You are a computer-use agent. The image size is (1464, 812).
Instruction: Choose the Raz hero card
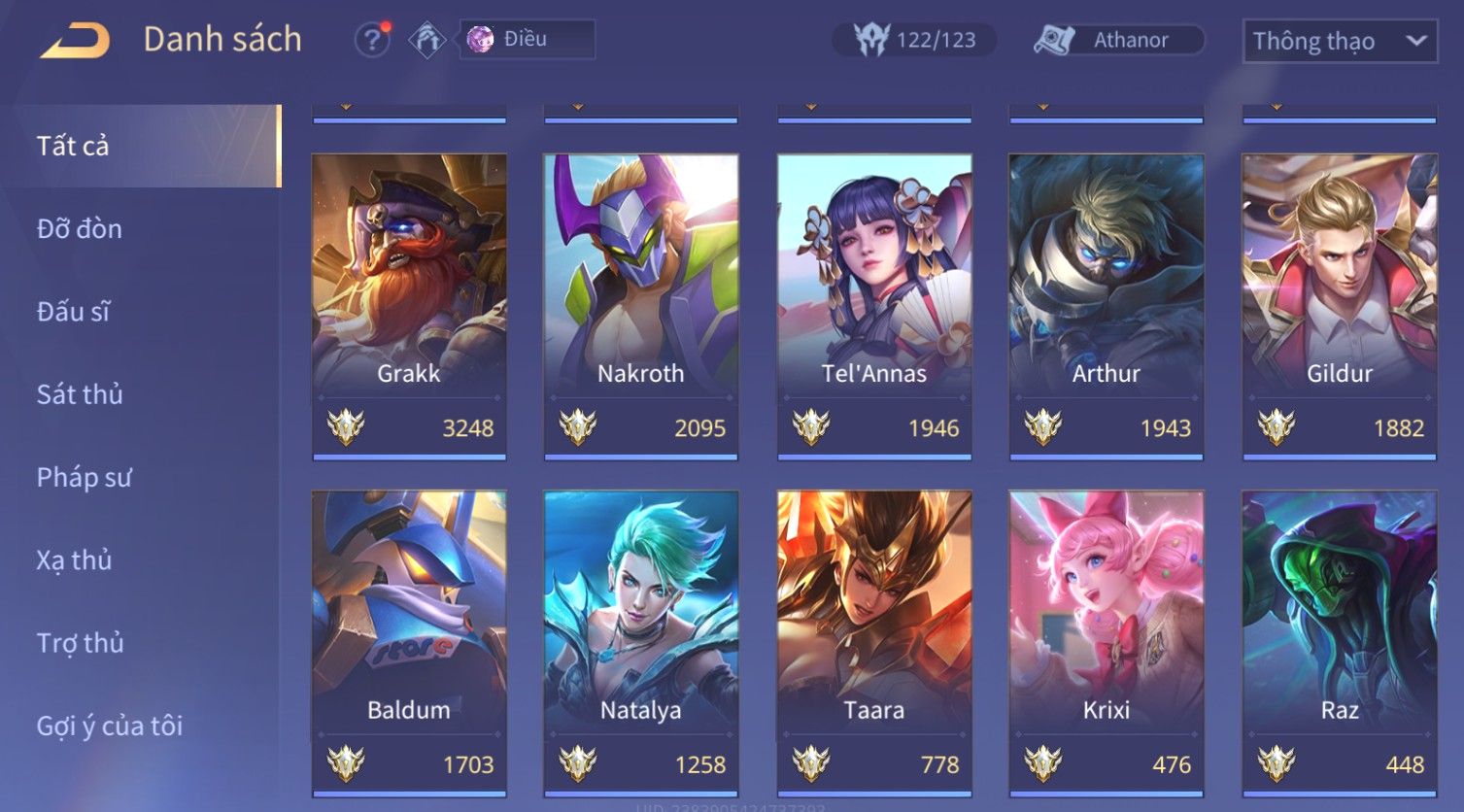(x=1340, y=642)
